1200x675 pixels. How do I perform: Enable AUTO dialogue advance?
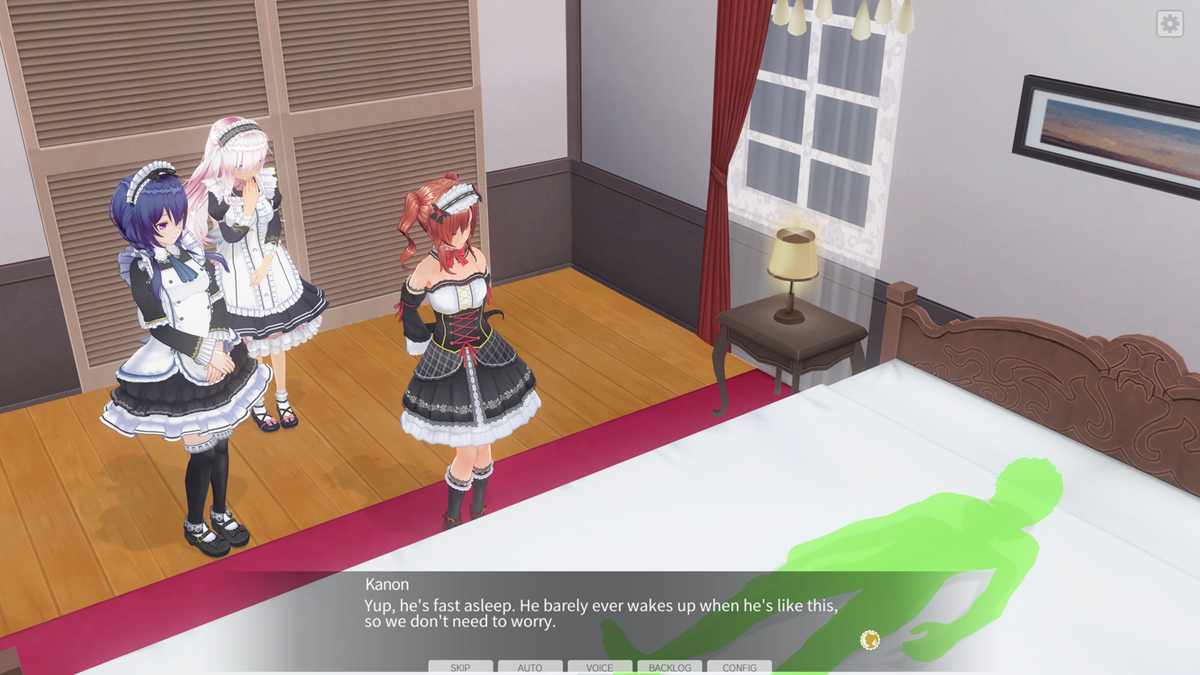point(530,667)
